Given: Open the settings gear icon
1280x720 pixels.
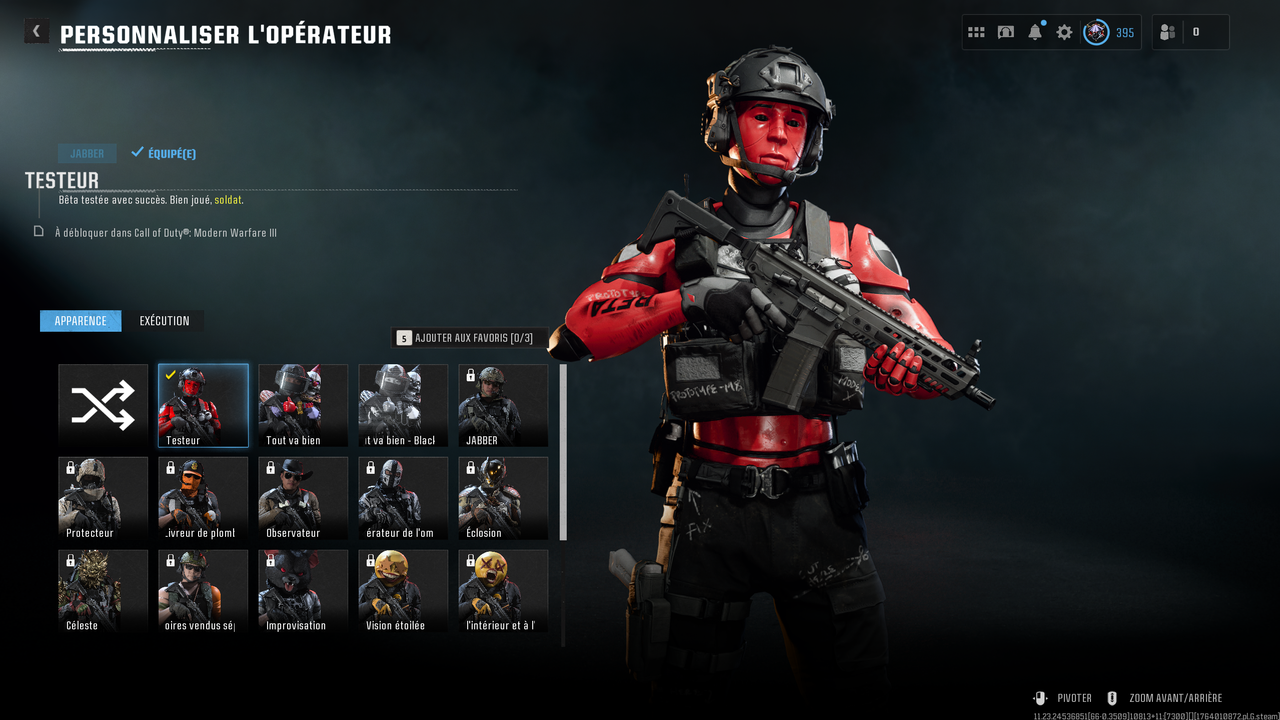Looking at the screenshot, I should [x=1064, y=32].
